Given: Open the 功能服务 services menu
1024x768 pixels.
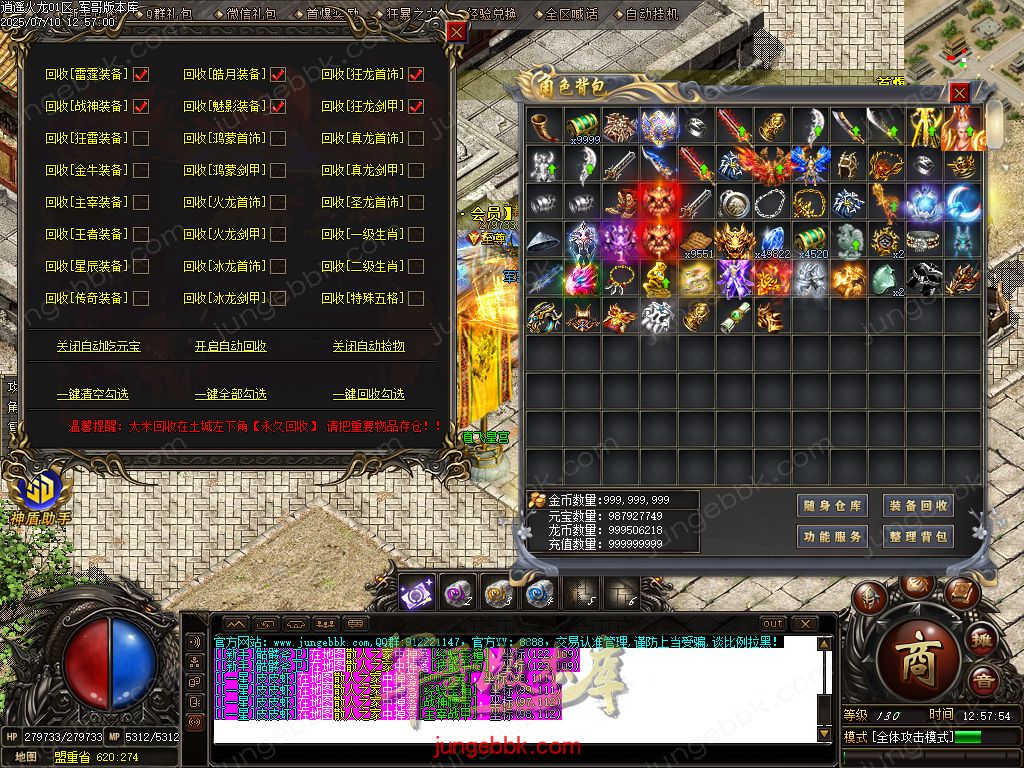Looking at the screenshot, I should (x=832, y=537).
